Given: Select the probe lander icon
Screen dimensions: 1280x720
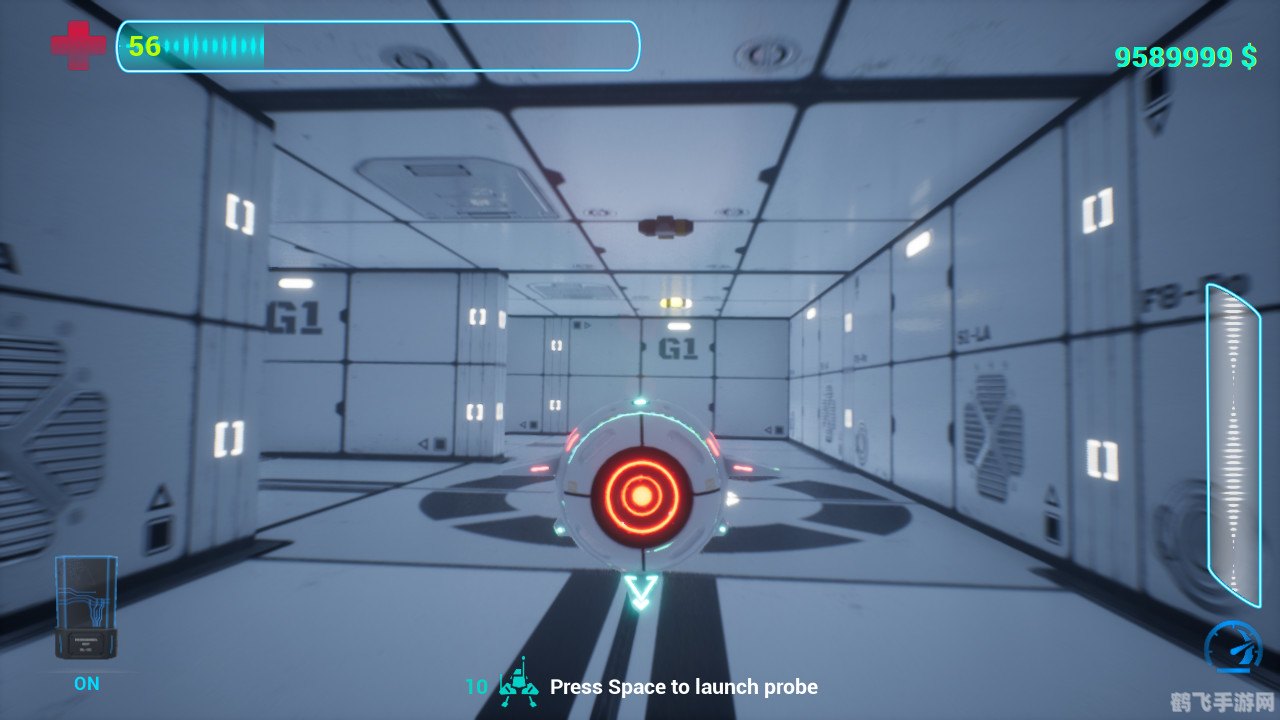Looking at the screenshot, I should [518, 682].
